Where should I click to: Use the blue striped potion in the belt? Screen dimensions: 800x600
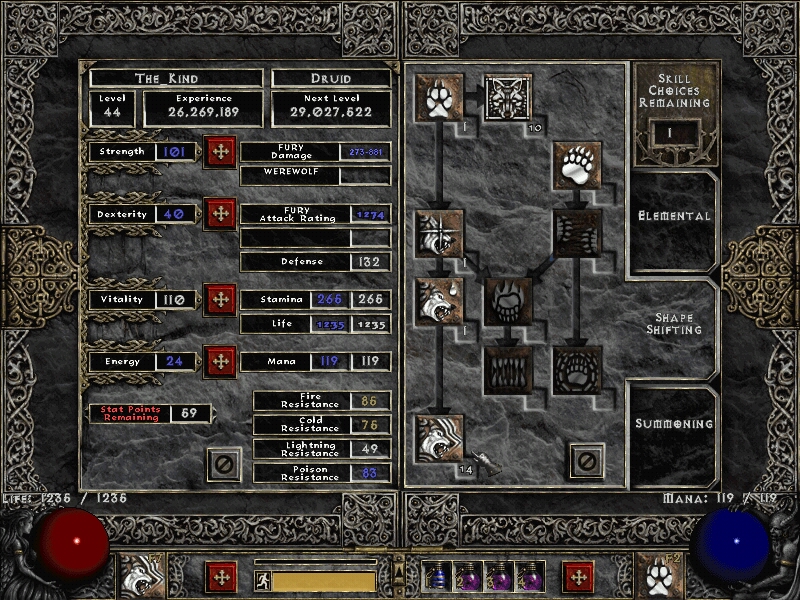click(x=437, y=578)
